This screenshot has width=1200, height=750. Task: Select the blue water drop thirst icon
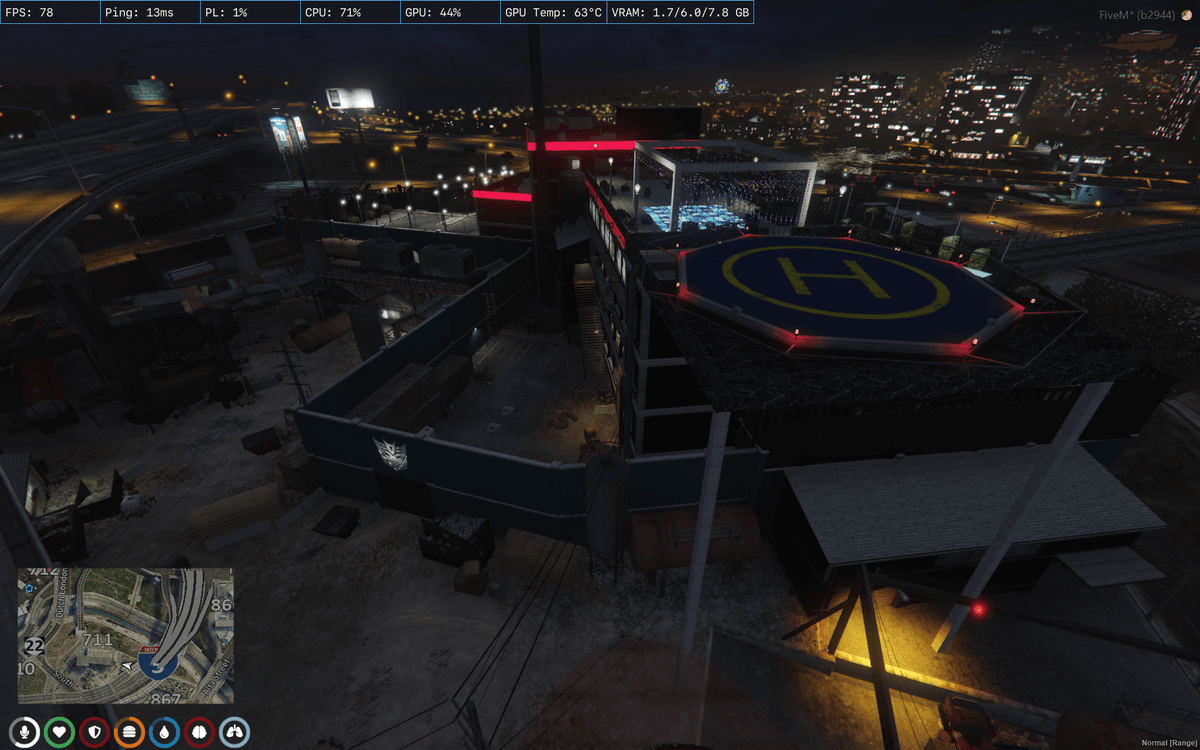click(165, 732)
